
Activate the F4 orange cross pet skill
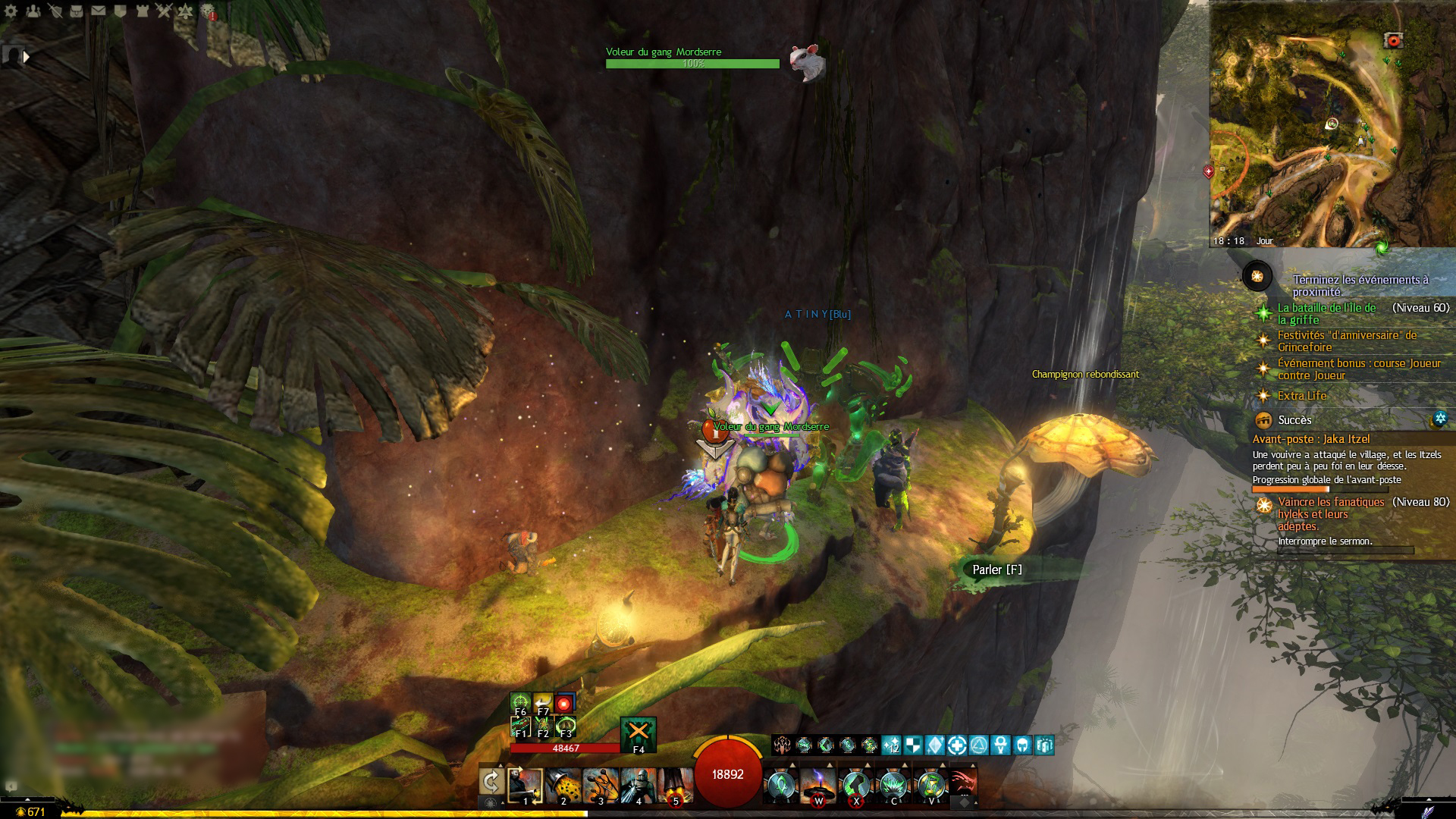tap(638, 733)
